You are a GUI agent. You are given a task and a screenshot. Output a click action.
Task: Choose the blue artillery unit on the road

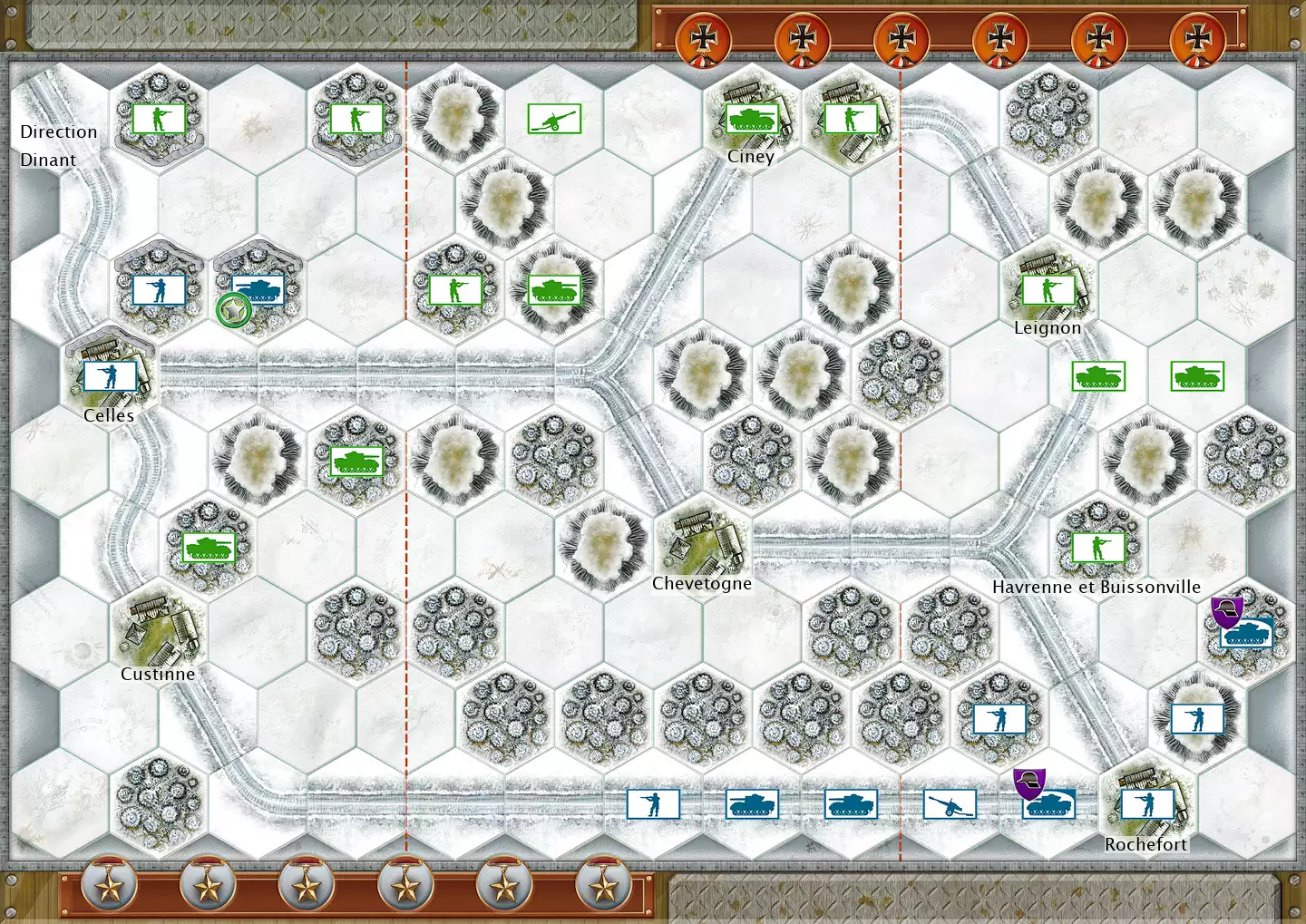pyautogui.click(x=950, y=804)
